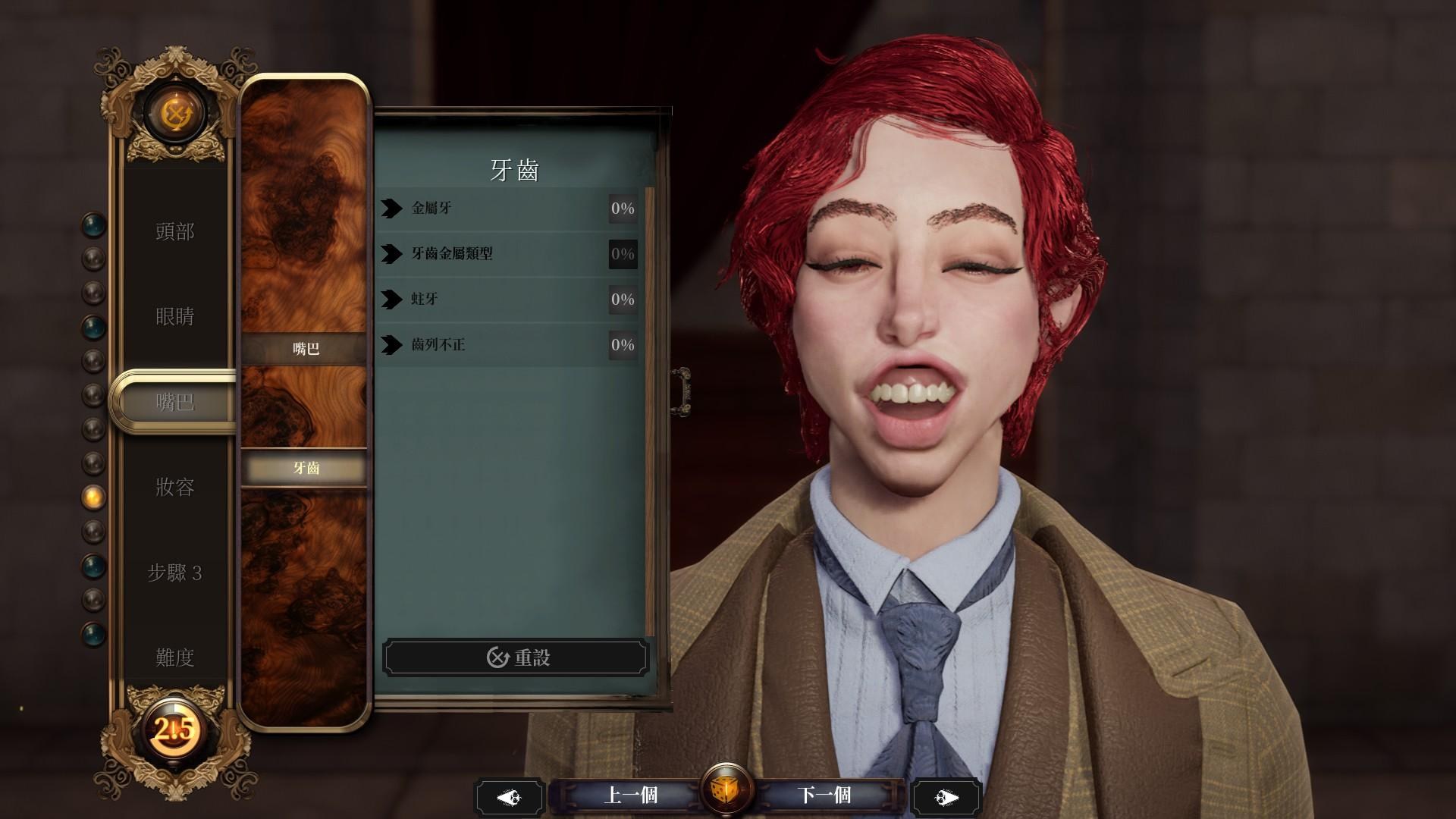The height and width of the screenshot is (819, 1456).
Task: Open the 難度 (Difficulty) section
Action: coord(175,657)
